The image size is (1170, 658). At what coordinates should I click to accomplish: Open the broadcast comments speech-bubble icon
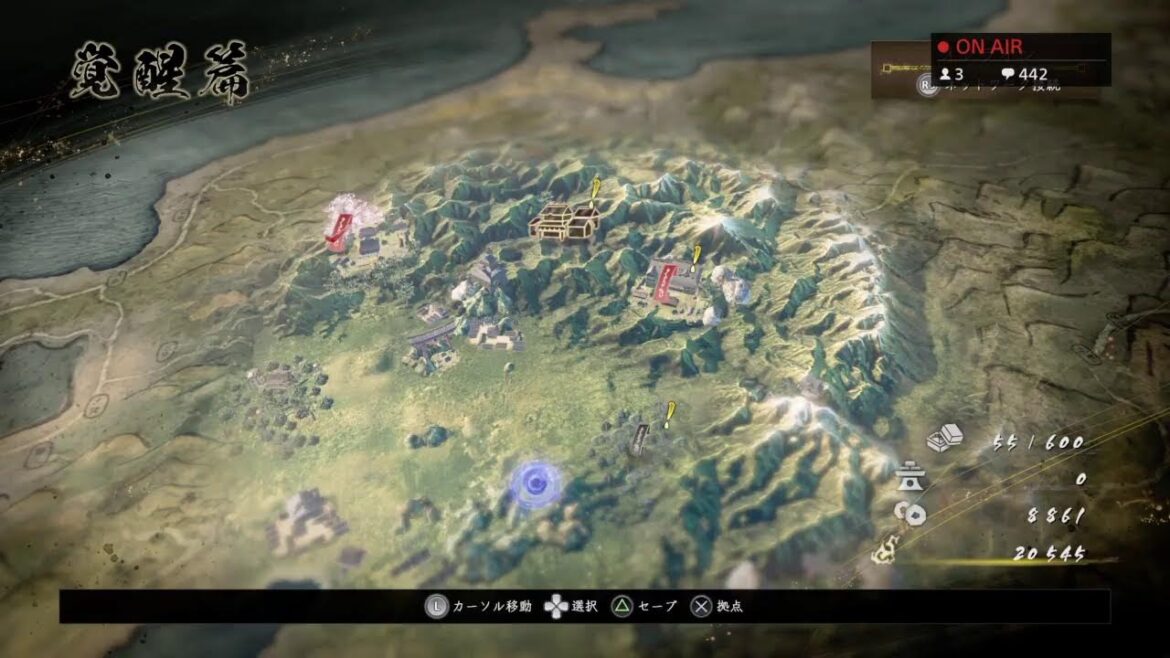tap(1008, 74)
